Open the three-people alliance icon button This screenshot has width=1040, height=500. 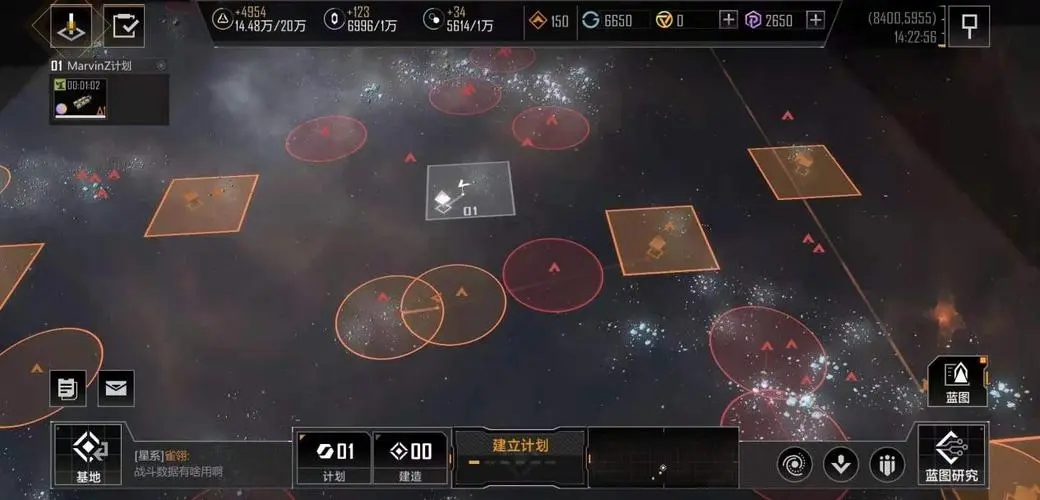(x=887, y=464)
